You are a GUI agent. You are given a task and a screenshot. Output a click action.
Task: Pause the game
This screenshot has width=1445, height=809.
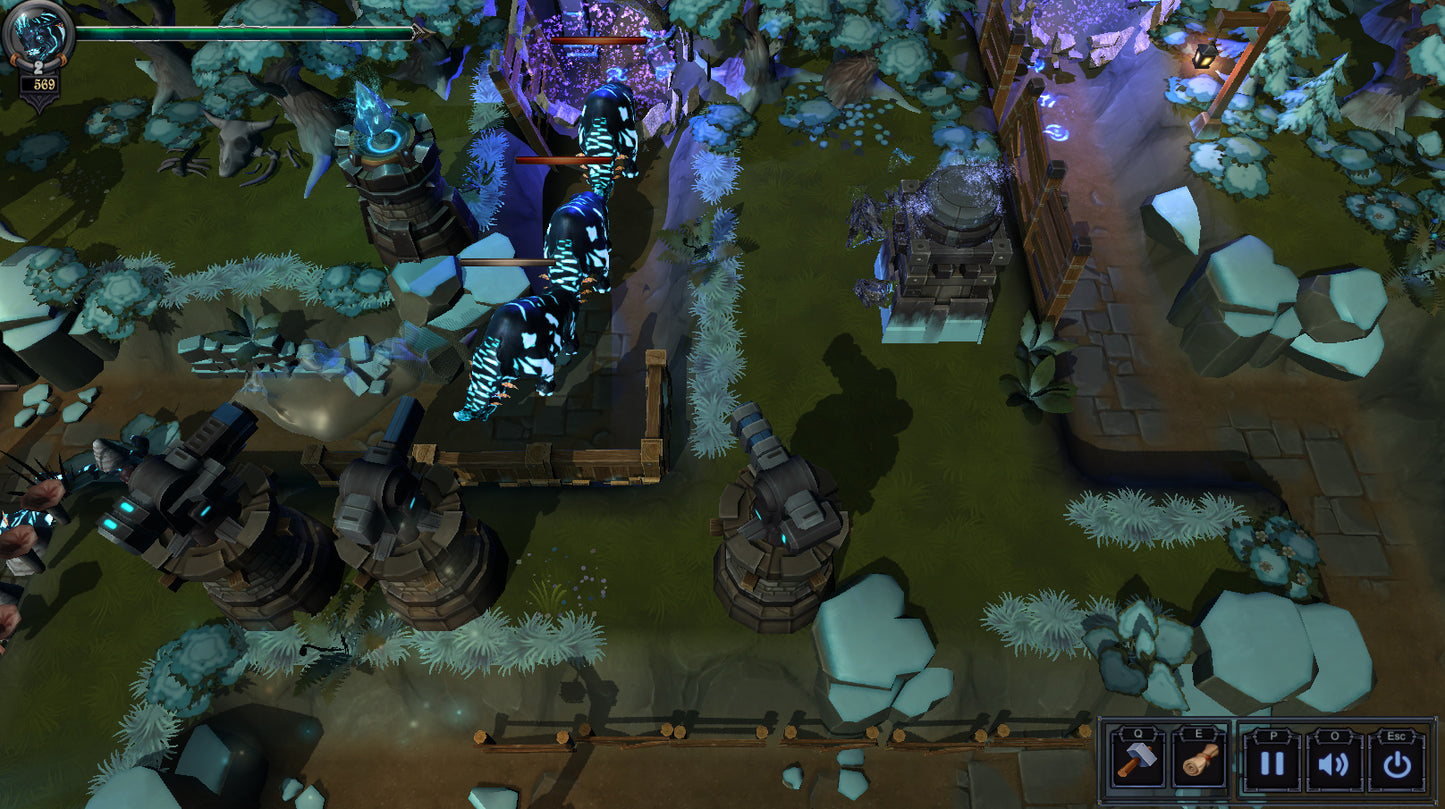(1271, 764)
